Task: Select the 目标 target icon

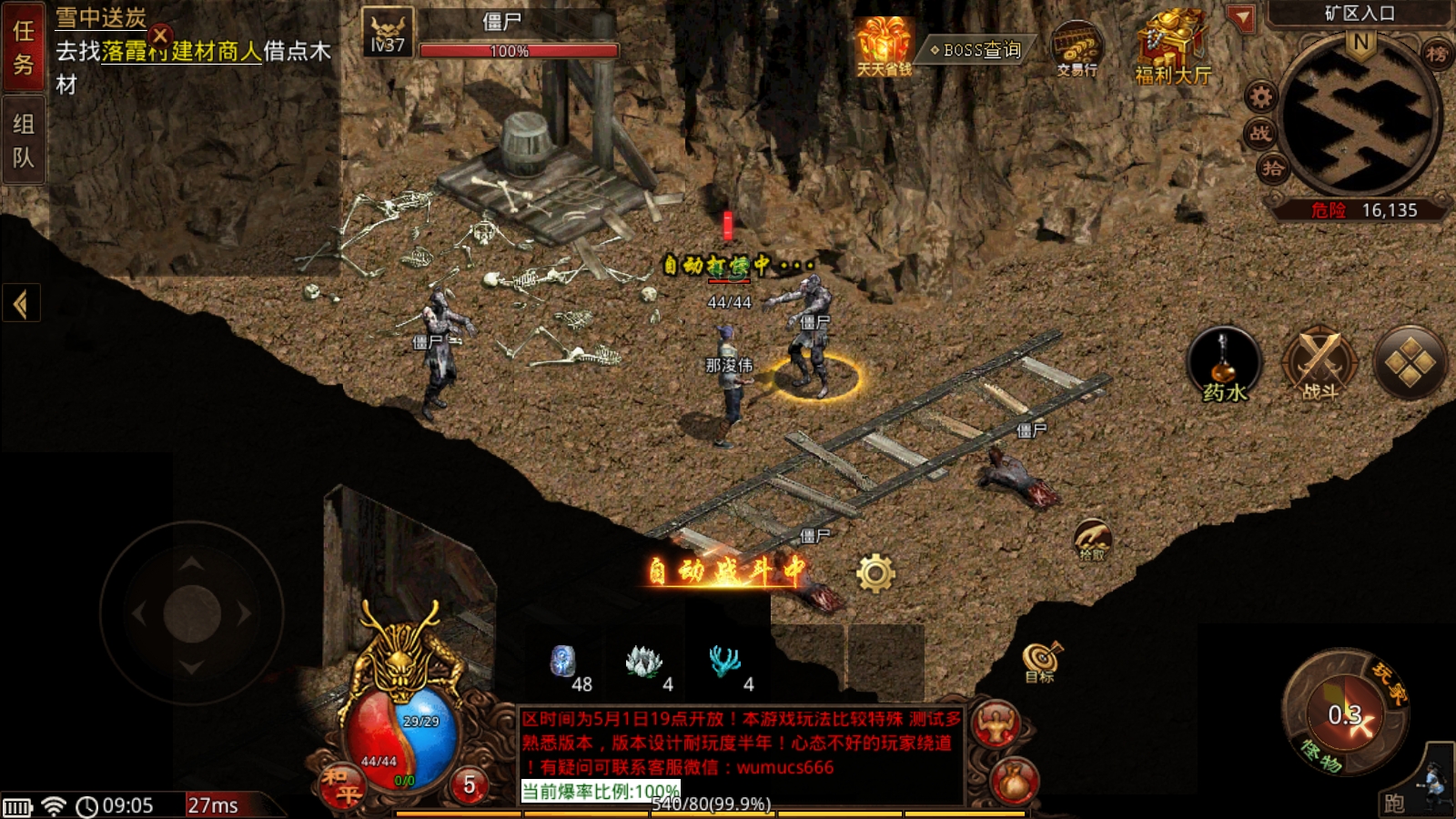Action: (x=1041, y=662)
